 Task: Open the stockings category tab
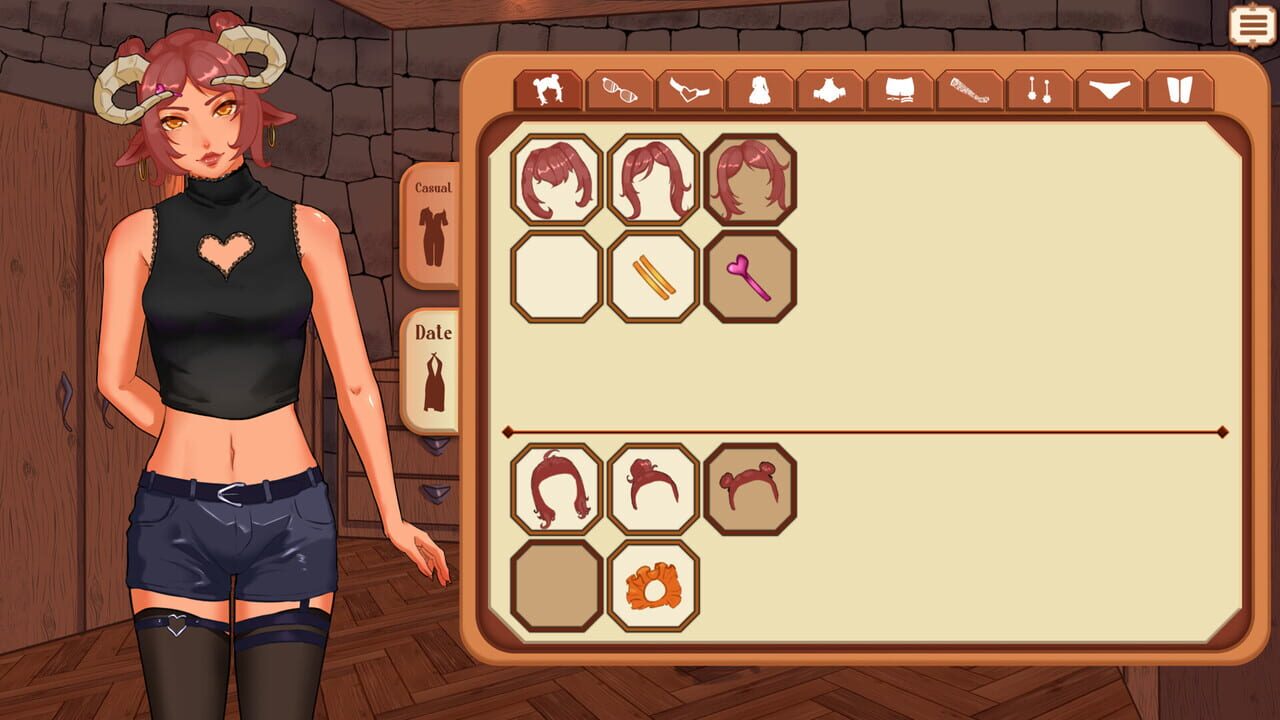967,90
